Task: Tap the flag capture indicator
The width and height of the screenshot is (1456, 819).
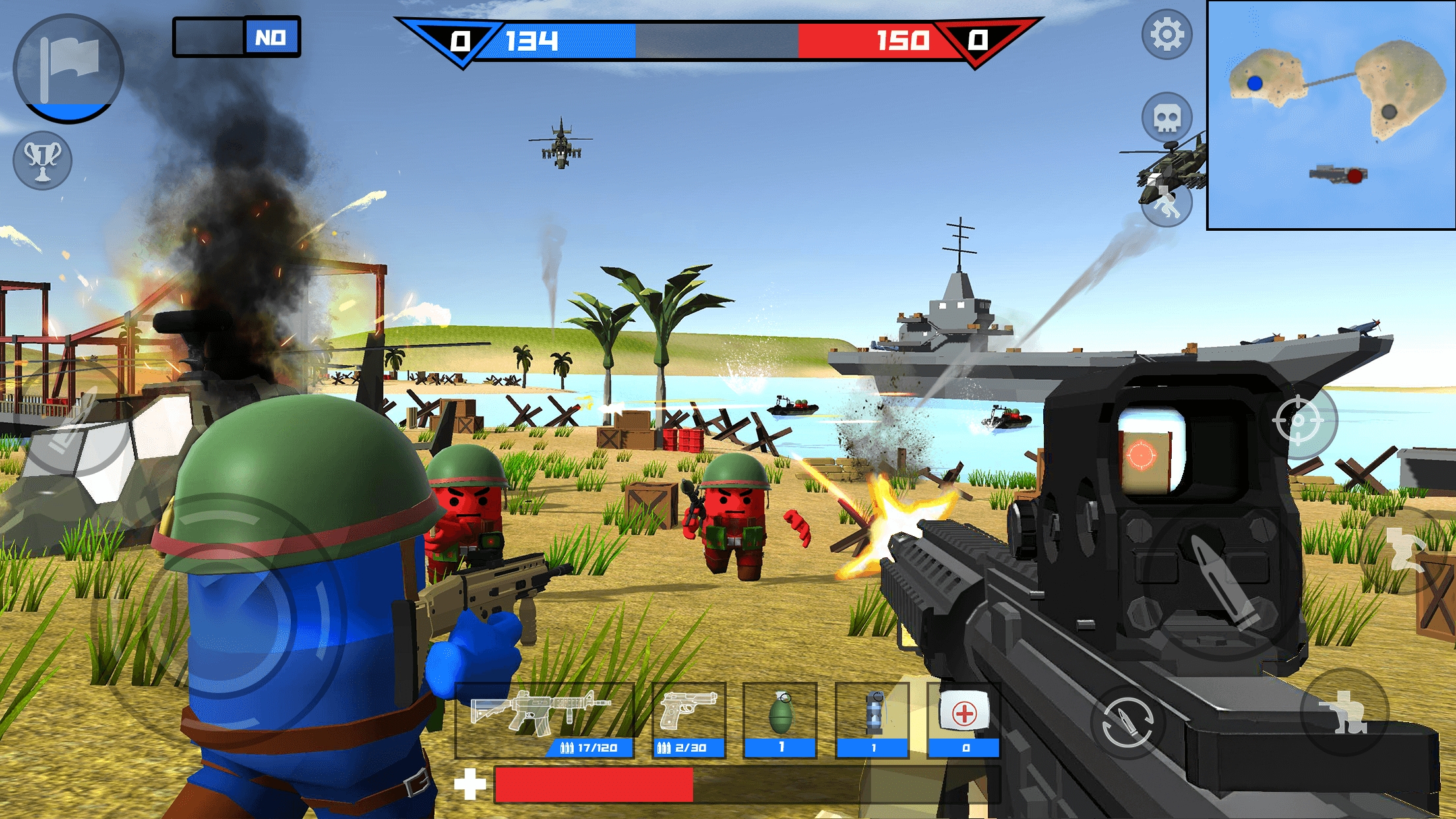Action: (68, 69)
